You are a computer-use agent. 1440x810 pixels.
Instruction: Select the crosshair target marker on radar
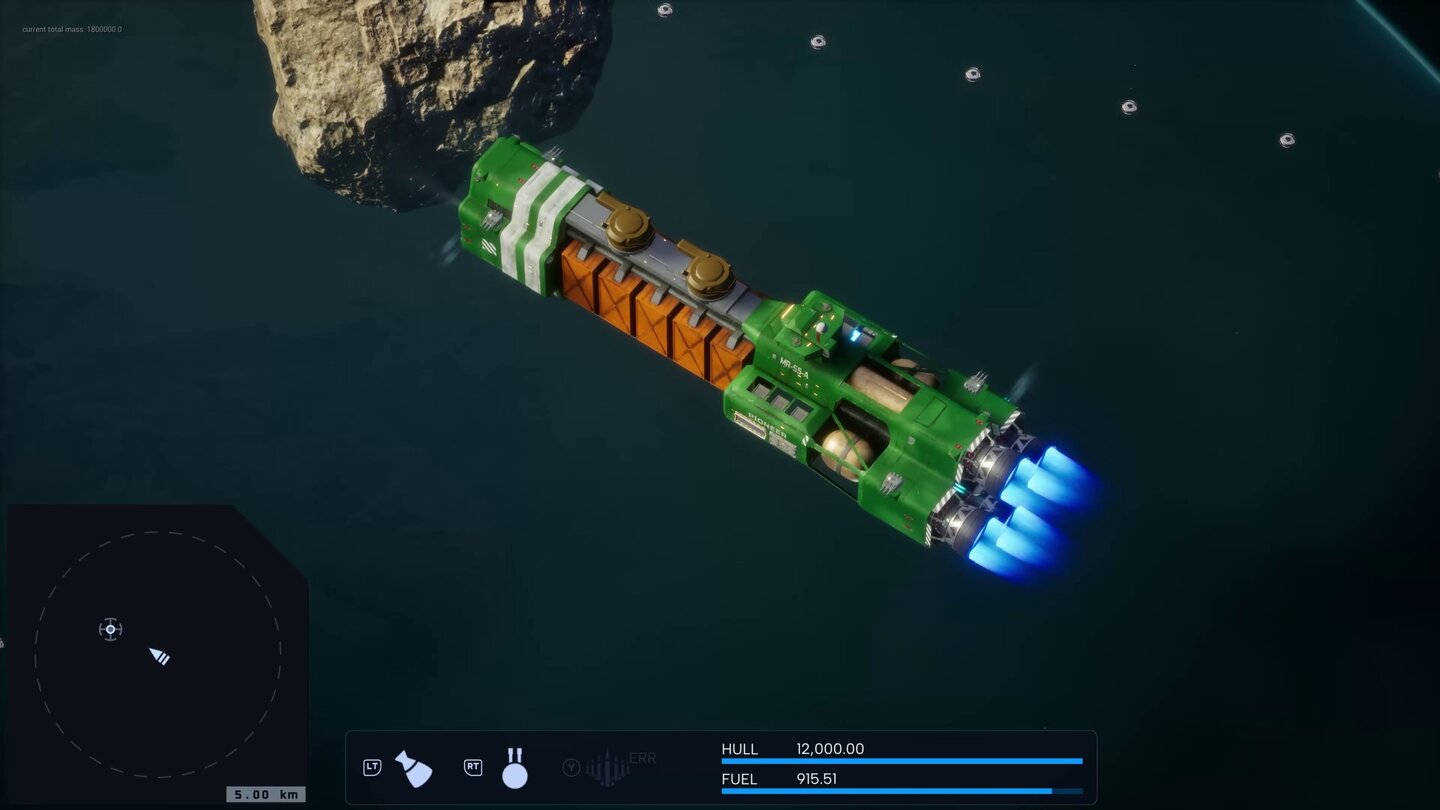tap(110, 629)
